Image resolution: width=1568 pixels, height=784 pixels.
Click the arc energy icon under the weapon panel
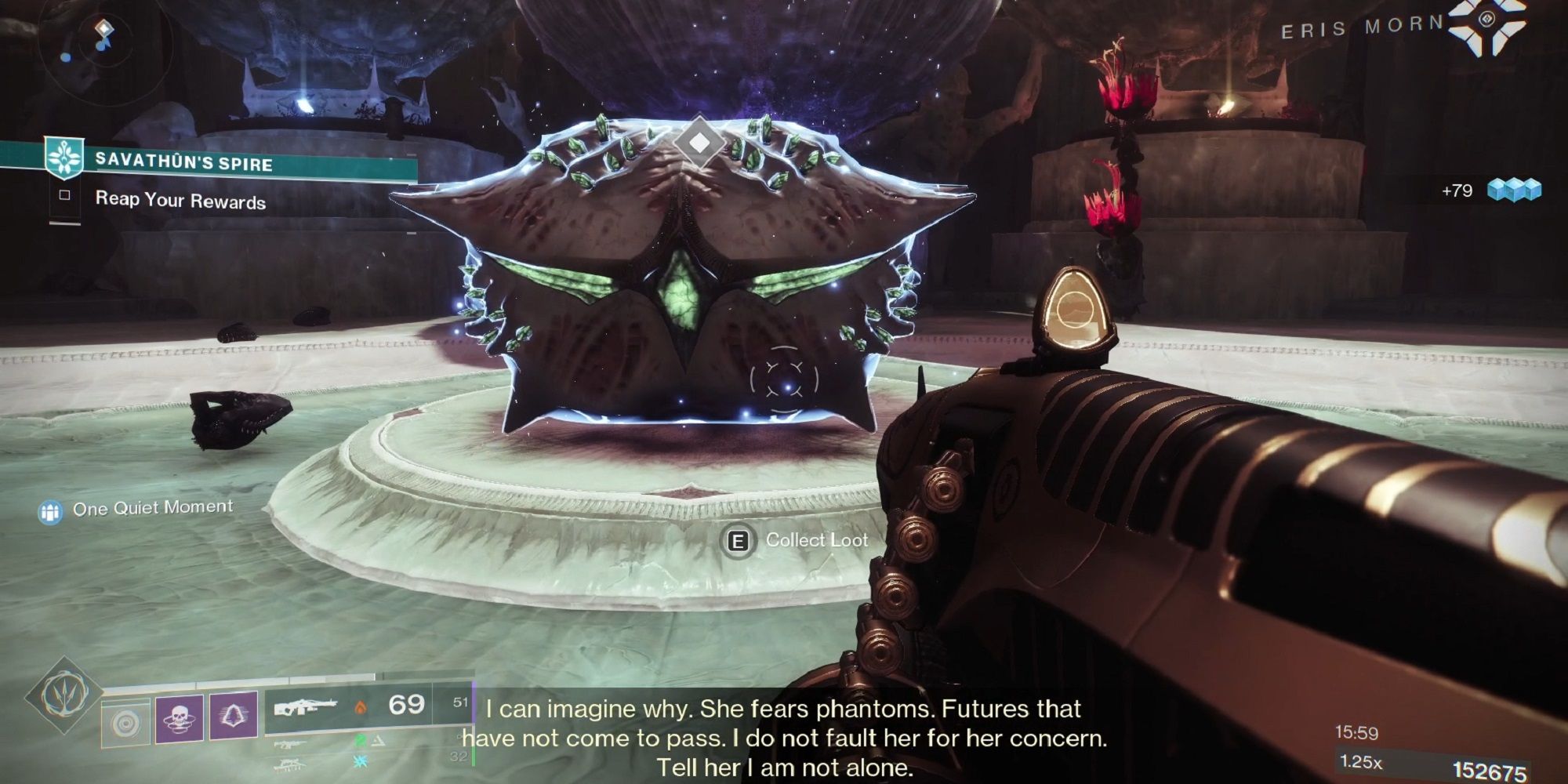click(359, 761)
